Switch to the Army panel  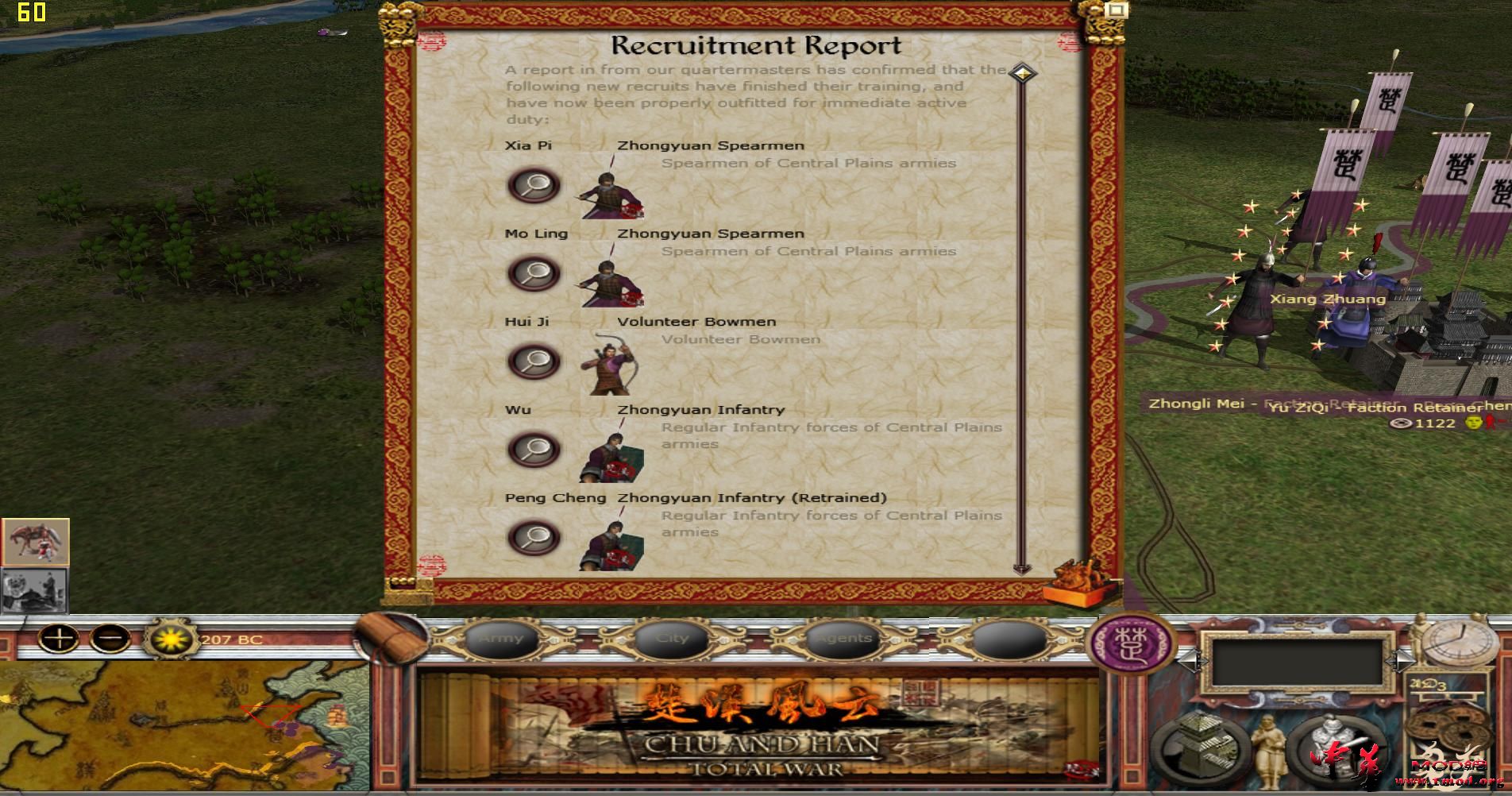tap(503, 638)
